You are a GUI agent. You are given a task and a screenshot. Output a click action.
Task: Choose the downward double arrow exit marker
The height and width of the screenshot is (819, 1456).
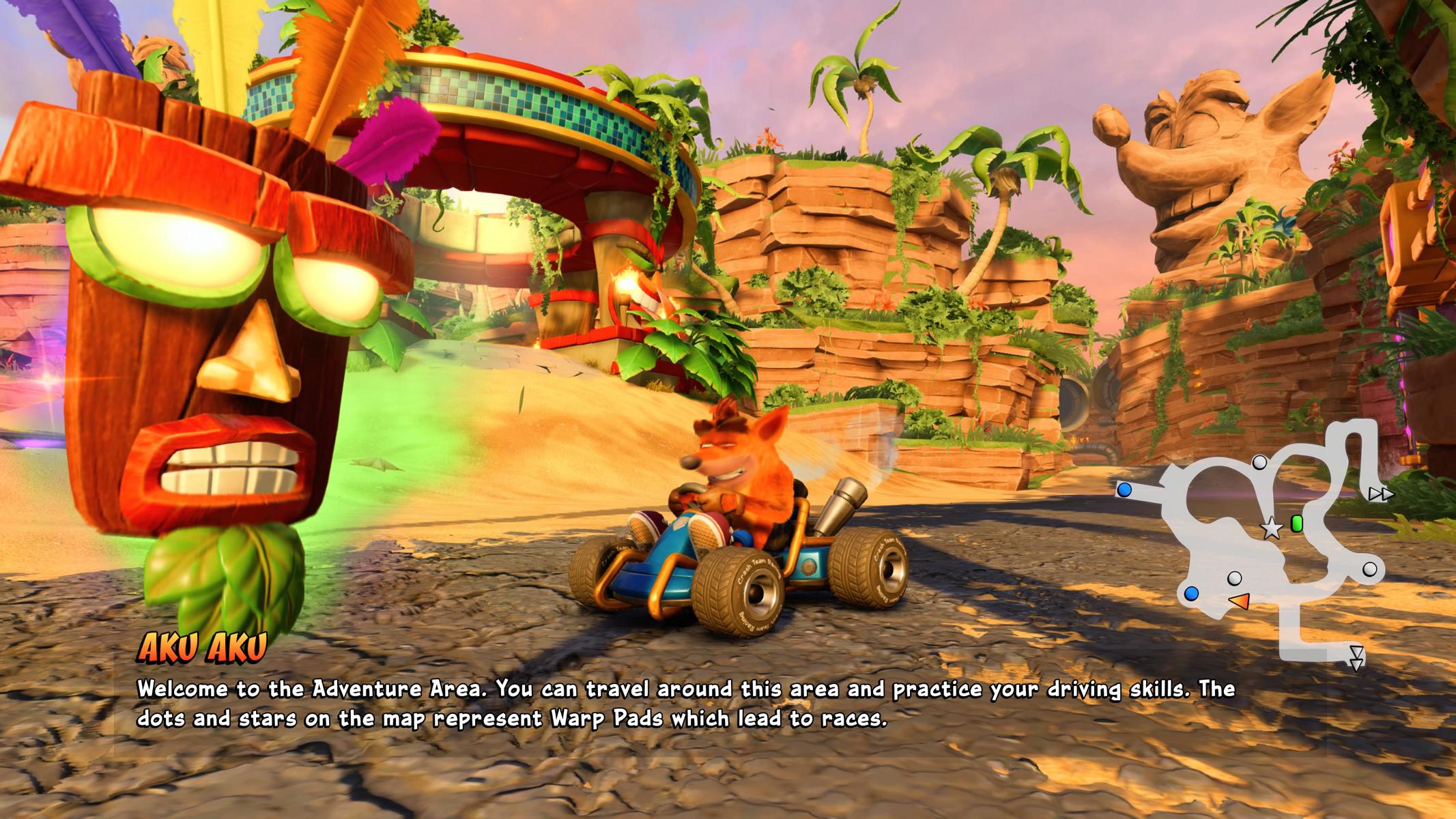click(x=1356, y=657)
